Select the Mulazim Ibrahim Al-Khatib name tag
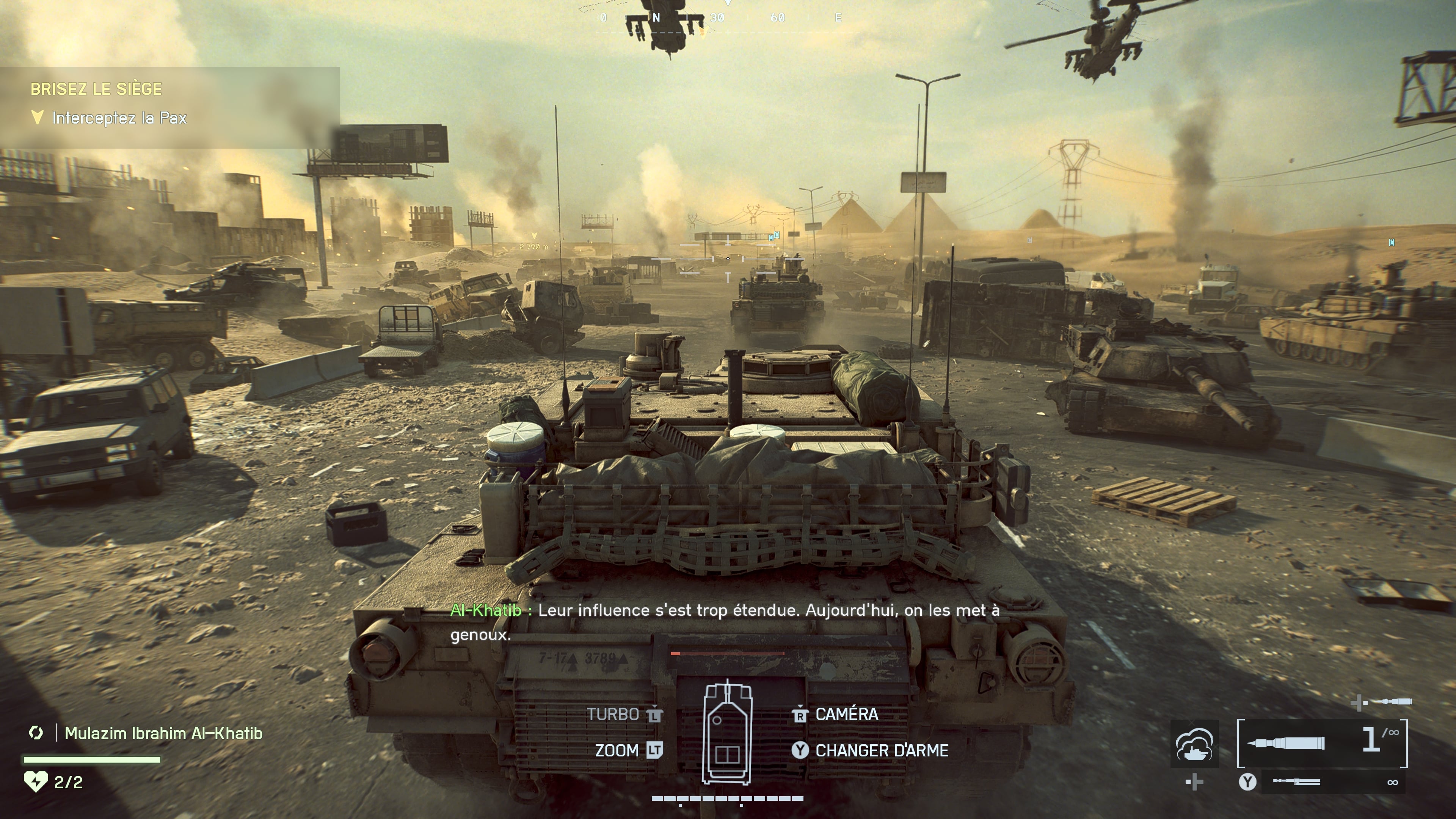 tap(163, 733)
